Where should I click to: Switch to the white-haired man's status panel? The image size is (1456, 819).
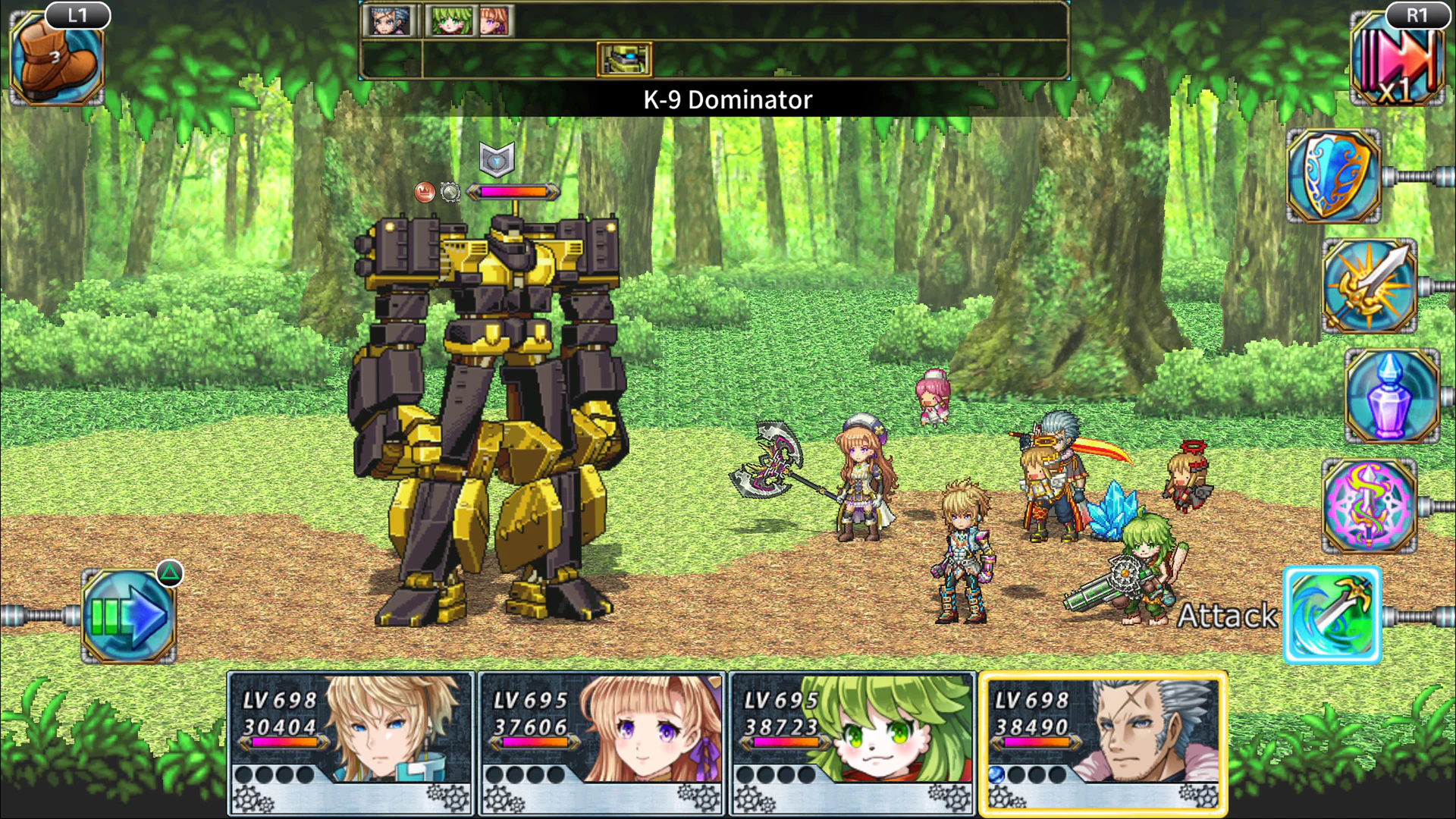[1107, 739]
